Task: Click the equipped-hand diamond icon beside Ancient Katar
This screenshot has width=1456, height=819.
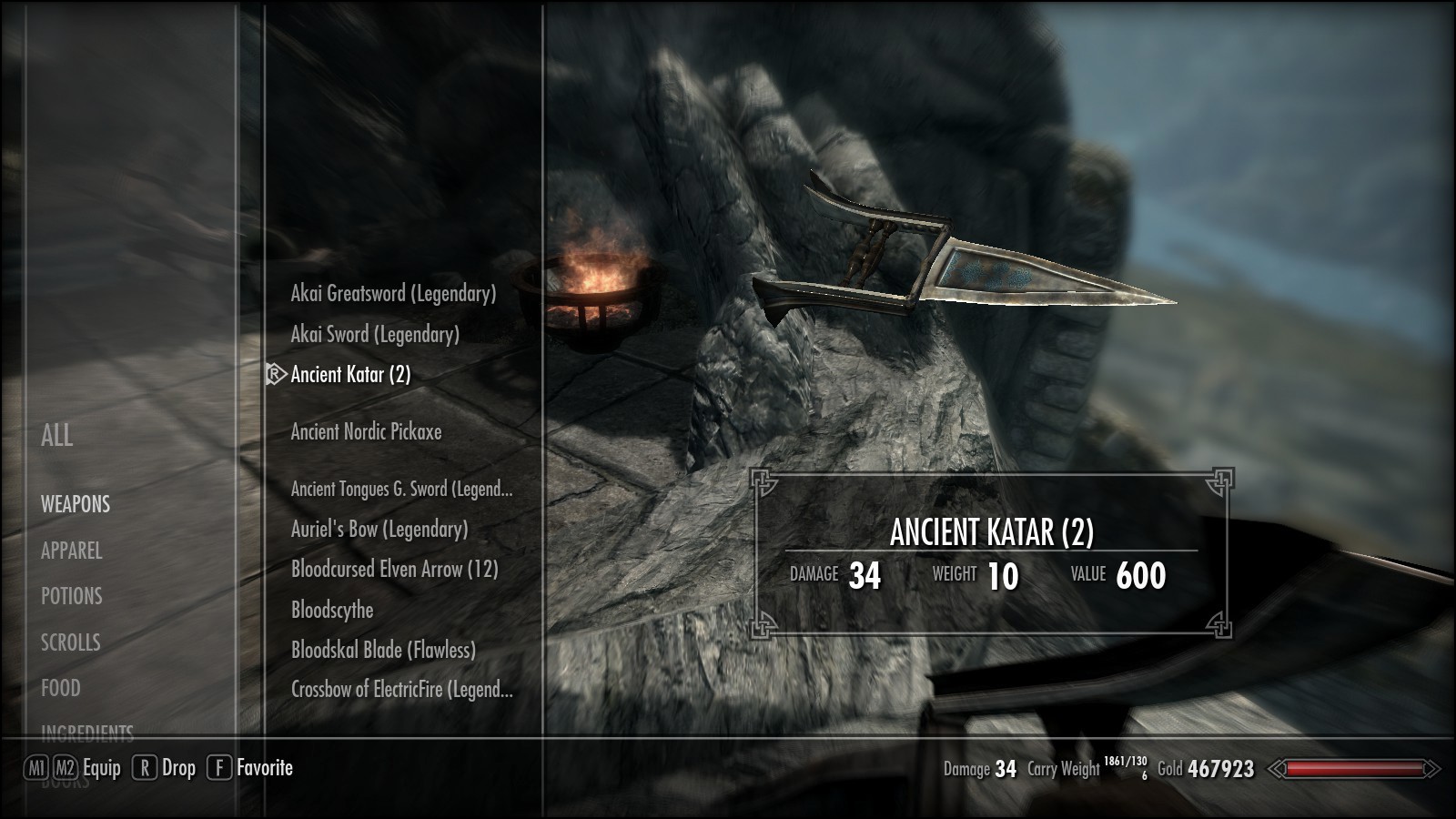Action: point(272,373)
